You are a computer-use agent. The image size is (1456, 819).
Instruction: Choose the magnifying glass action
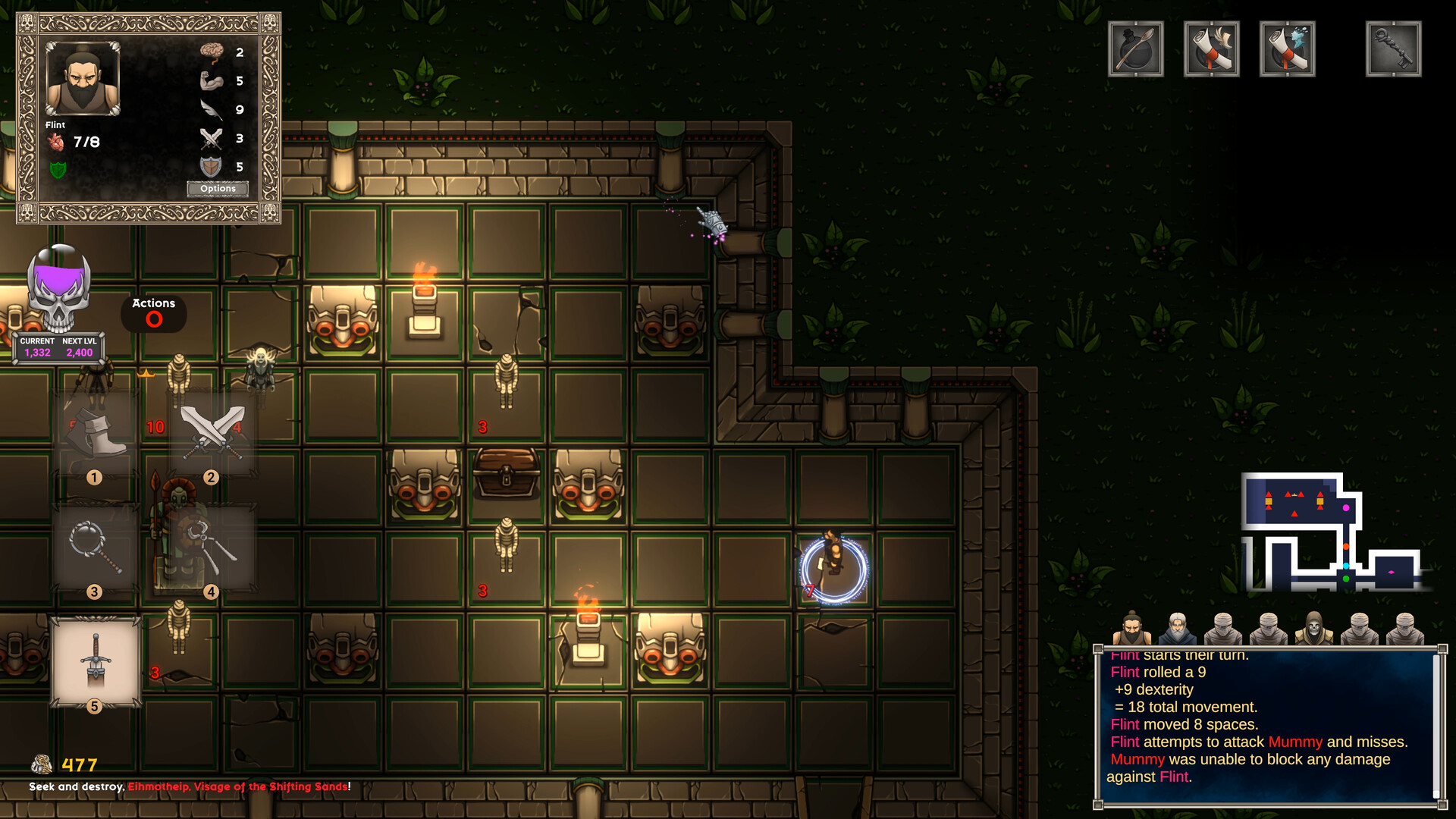pos(95,548)
